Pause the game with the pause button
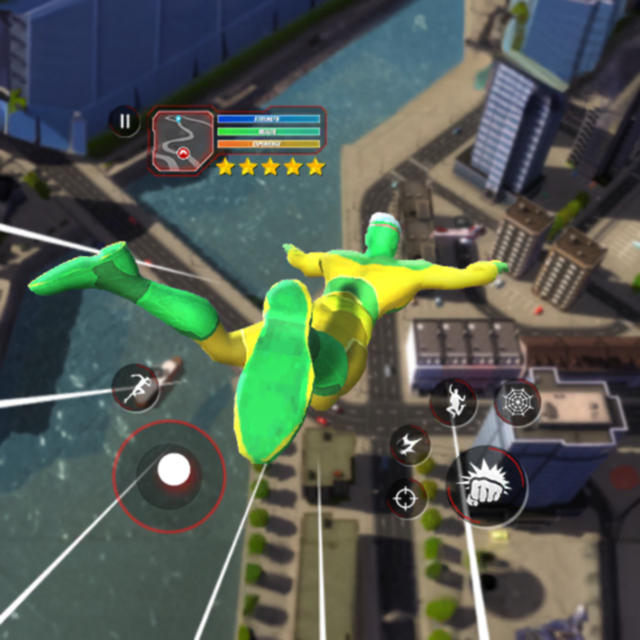 click(124, 122)
